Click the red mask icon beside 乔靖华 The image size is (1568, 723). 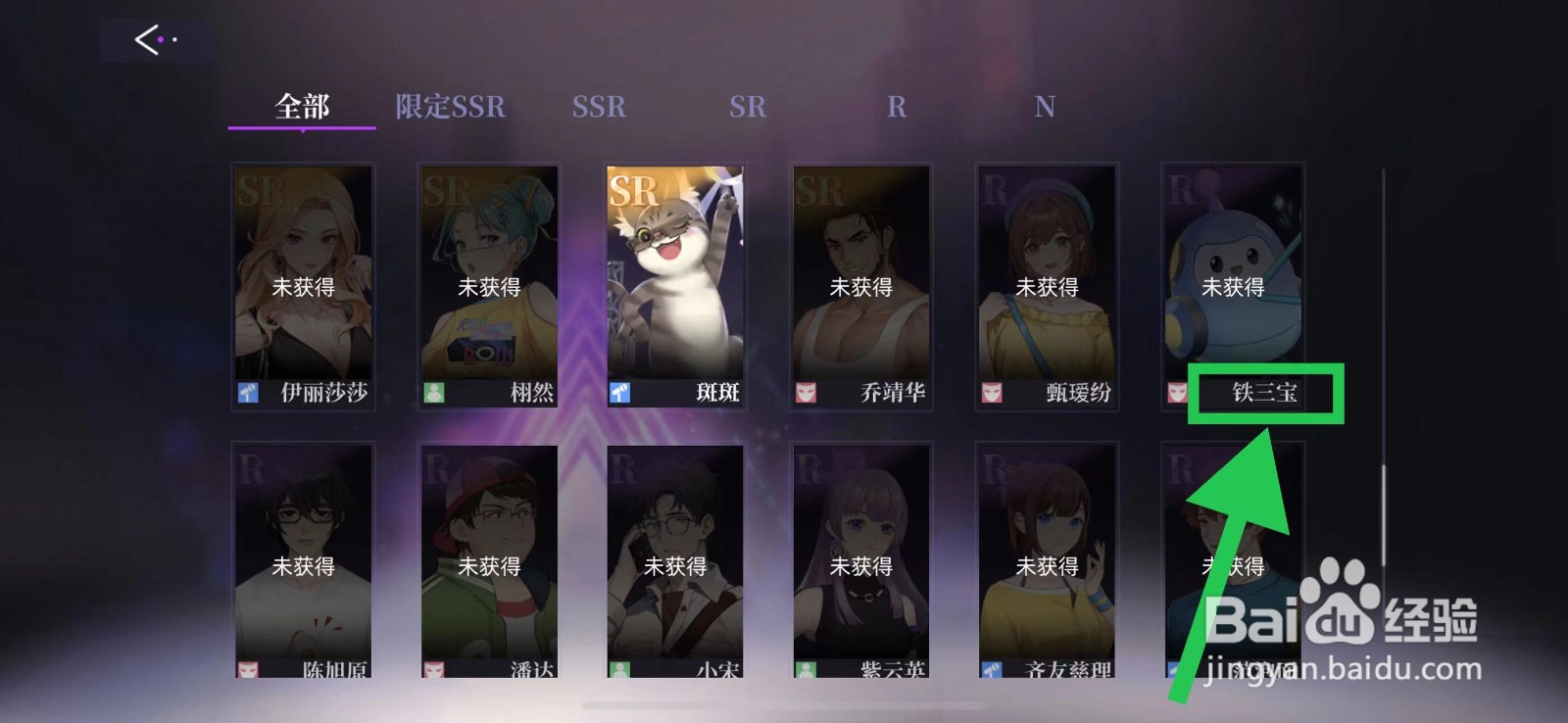[x=808, y=392]
